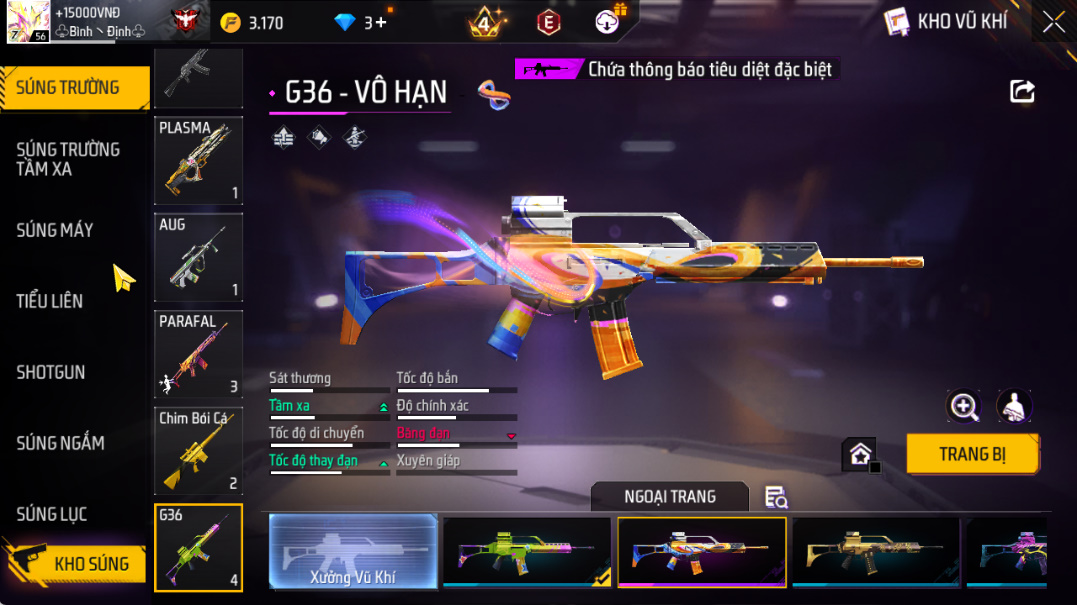Screen dimensions: 1077x605
Task: Close the weapon vault screen
Action: [x=1053, y=22]
